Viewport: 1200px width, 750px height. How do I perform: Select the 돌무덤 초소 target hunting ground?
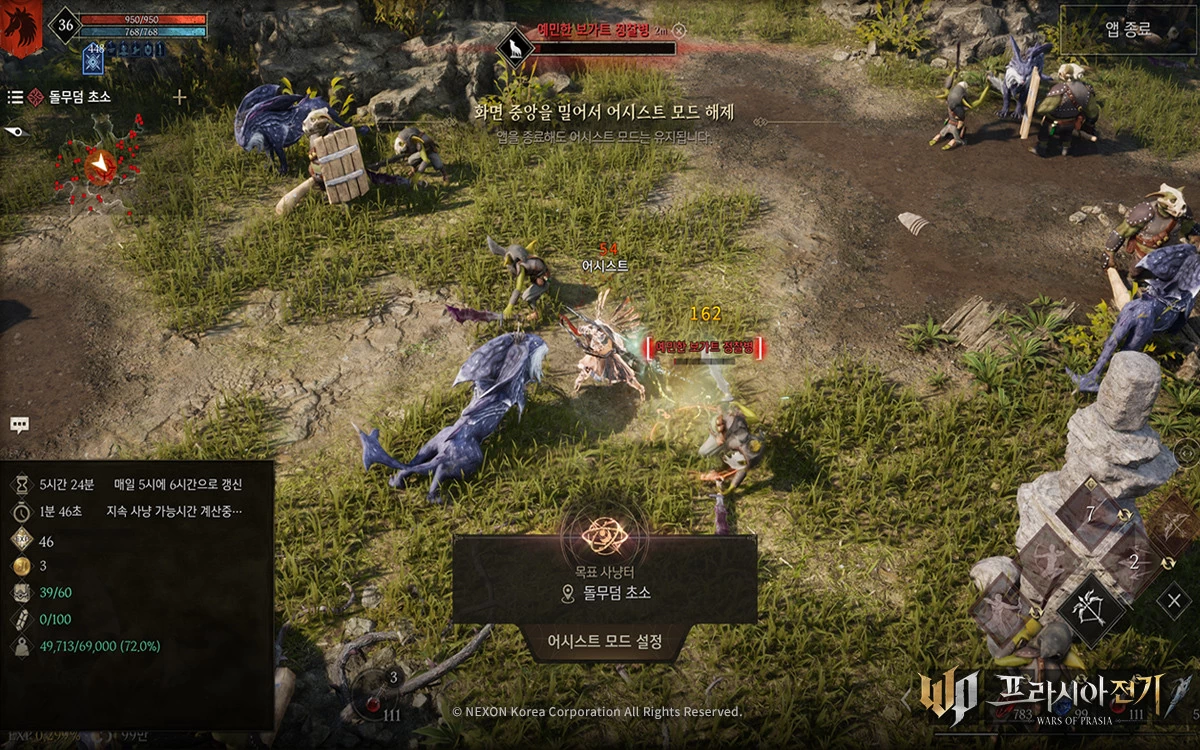(605, 593)
